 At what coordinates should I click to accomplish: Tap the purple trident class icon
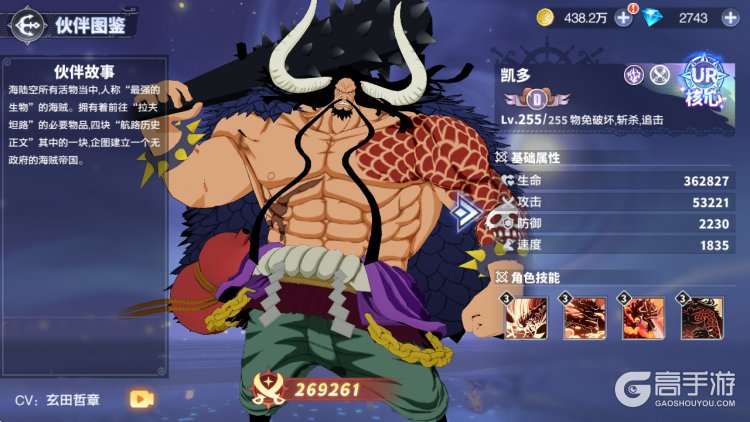click(x=633, y=74)
